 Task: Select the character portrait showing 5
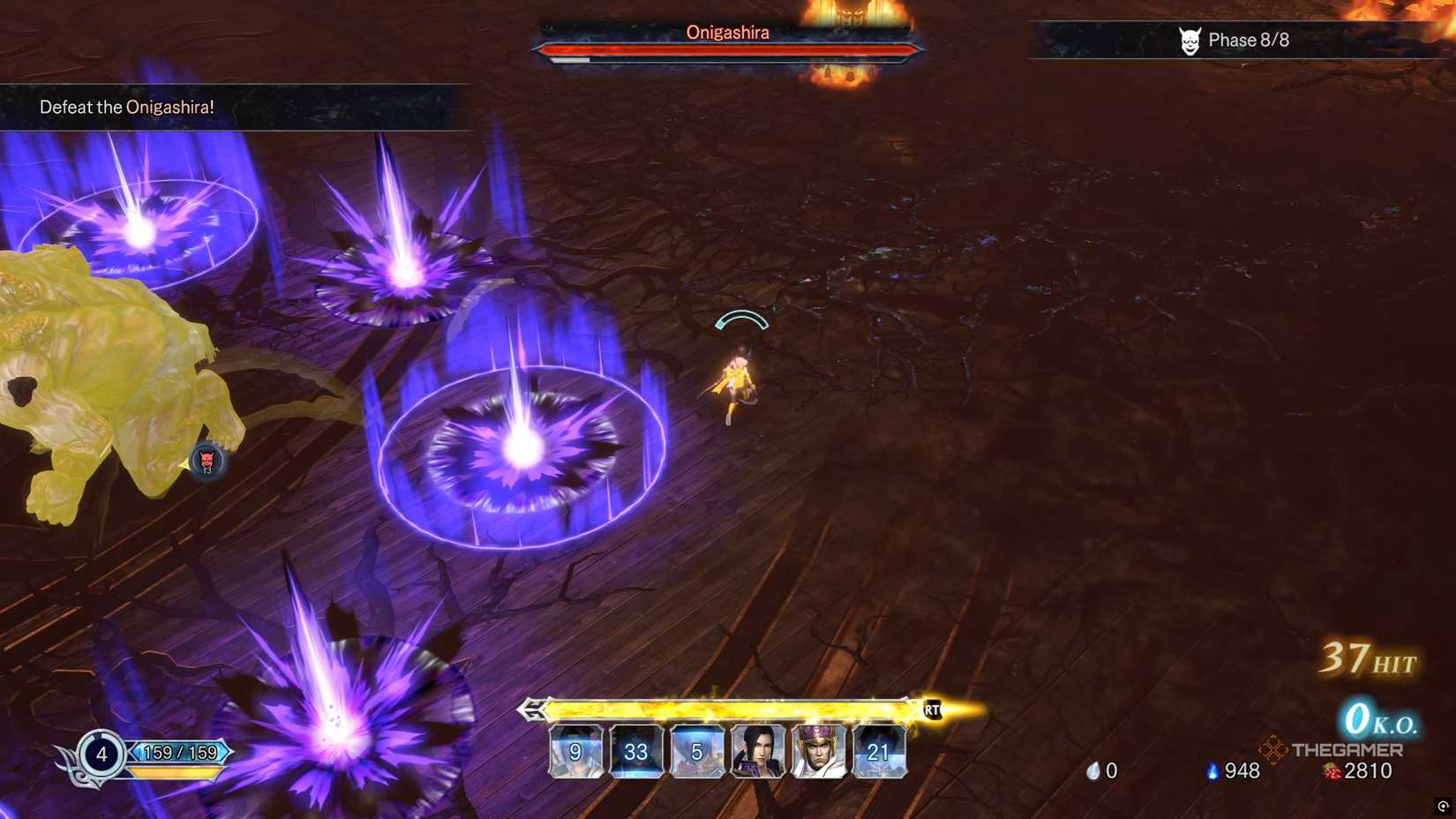(x=696, y=753)
